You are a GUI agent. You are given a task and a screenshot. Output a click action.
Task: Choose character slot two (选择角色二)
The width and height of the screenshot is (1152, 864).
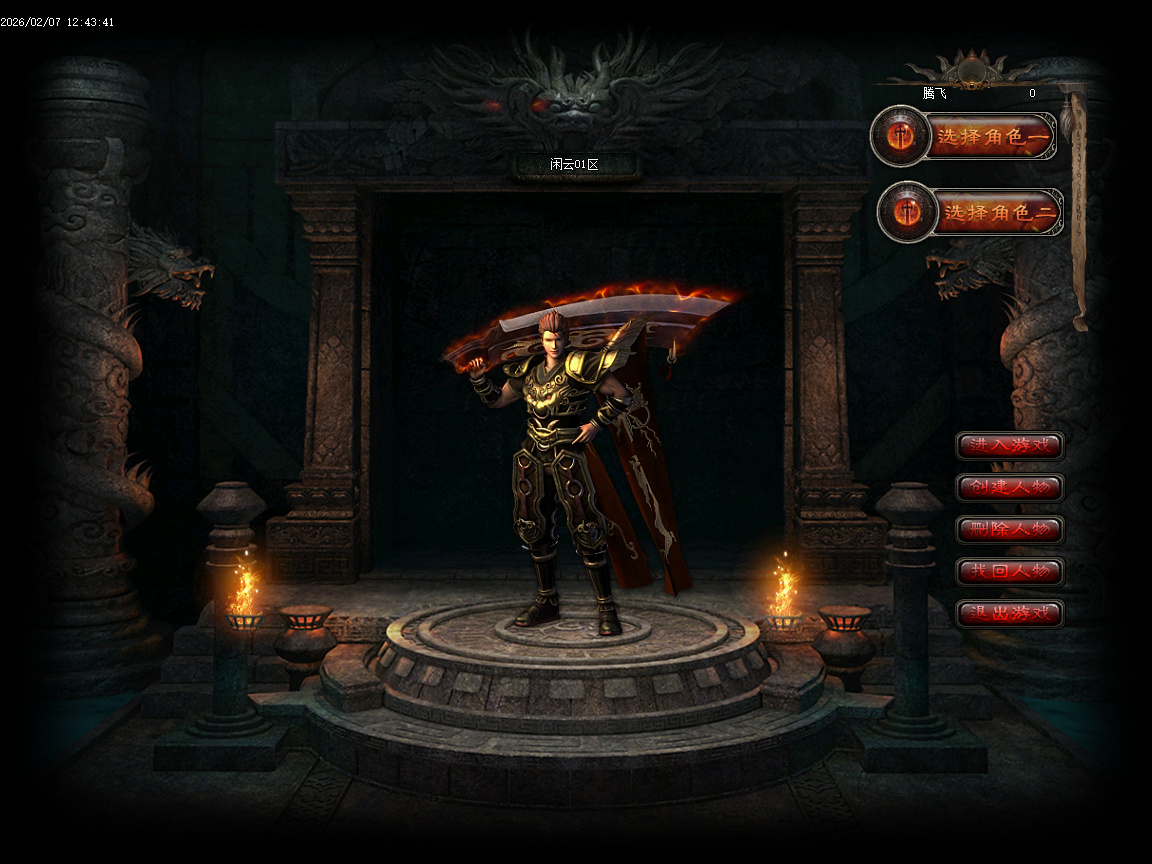click(x=997, y=212)
